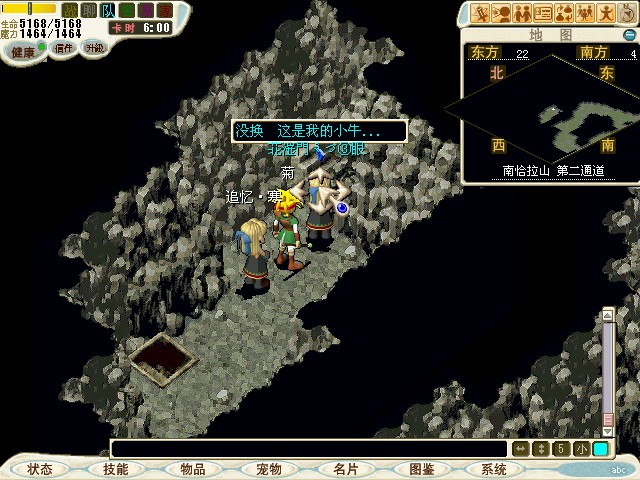Open the 状态 status menu
This screenshot has width=640, height=480.
tap(40, 469)
